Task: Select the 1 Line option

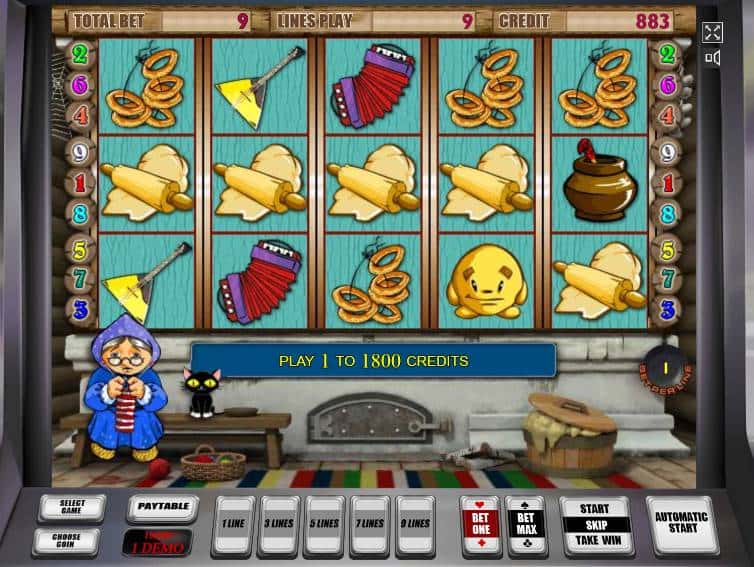Action: tap(233, 525)
